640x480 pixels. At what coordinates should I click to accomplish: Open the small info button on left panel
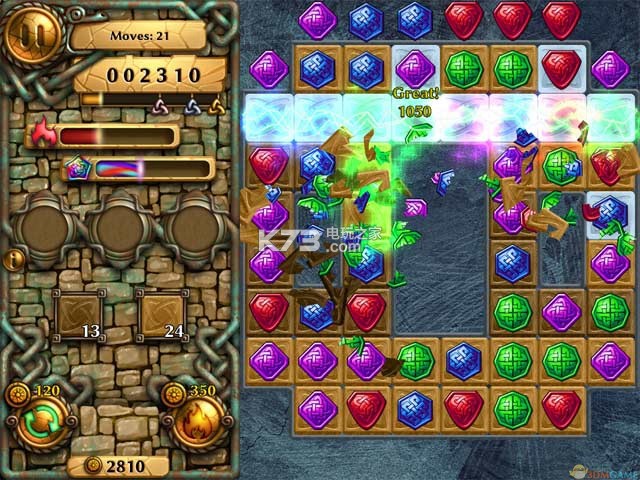coord(14,258)
